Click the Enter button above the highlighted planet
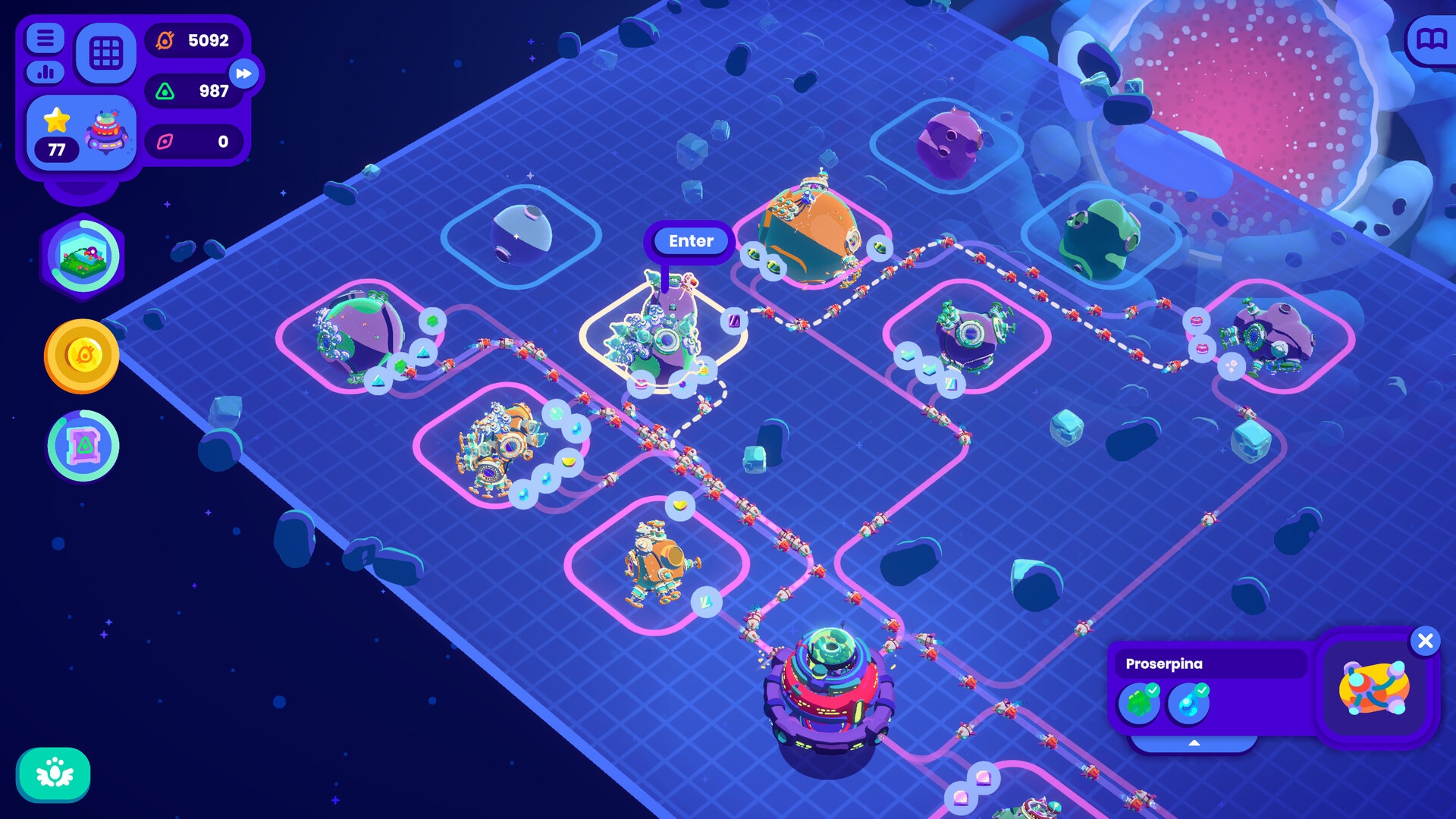Image resolution: width=1456 pixels, height=819 pixels. pos(689,240)
